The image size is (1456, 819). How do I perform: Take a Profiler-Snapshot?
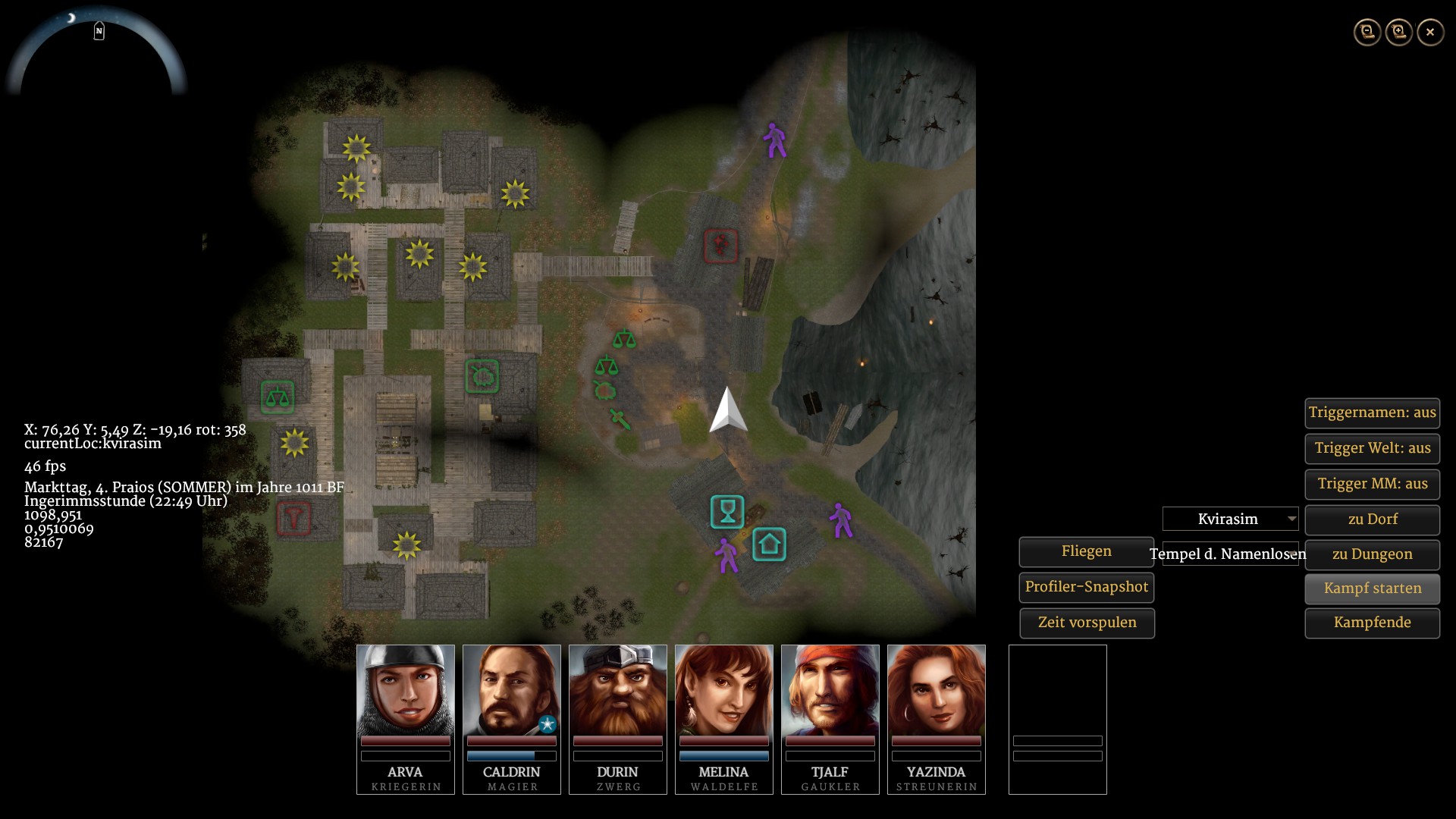1086,587
